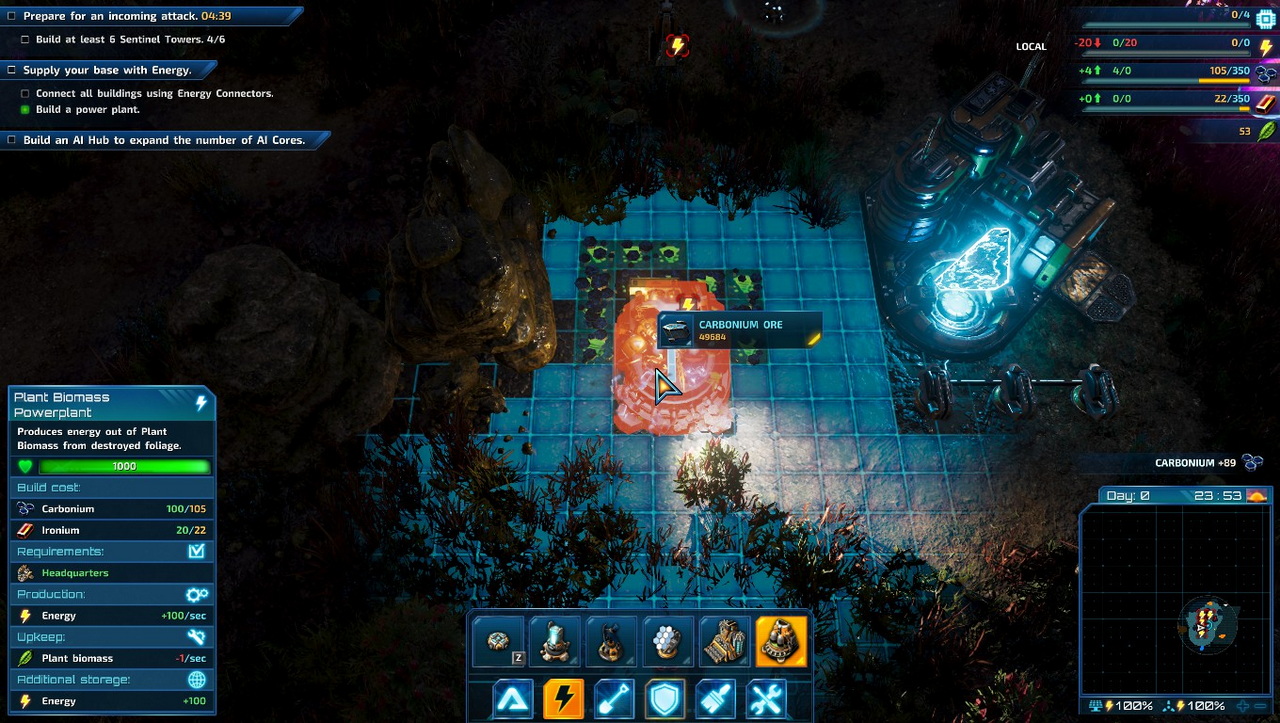Switch to the paintbrush decoration category
1280x723 pixels.
click(716, 698)
